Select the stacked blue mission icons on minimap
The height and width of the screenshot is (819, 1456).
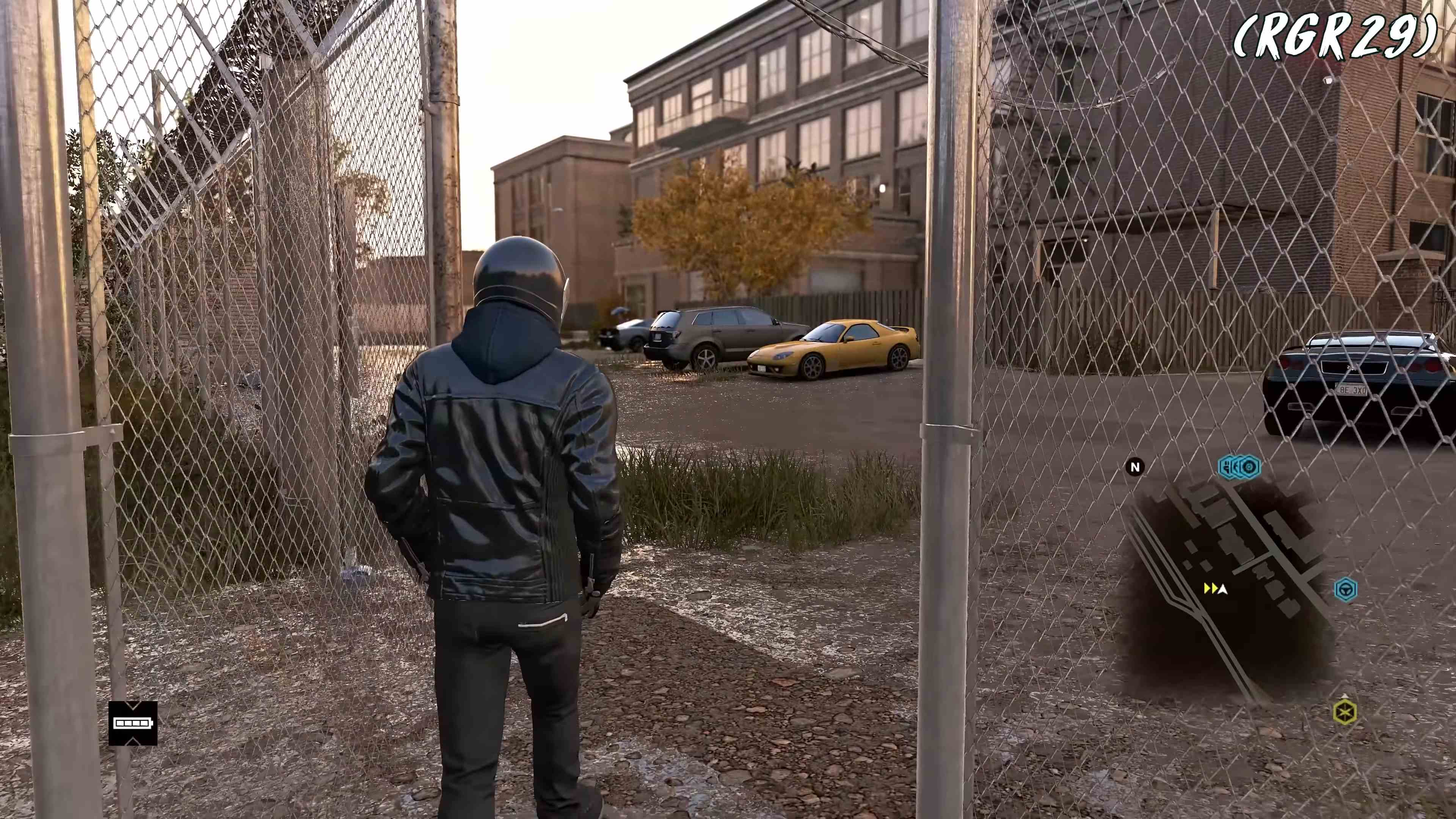tap(1239, 466)
